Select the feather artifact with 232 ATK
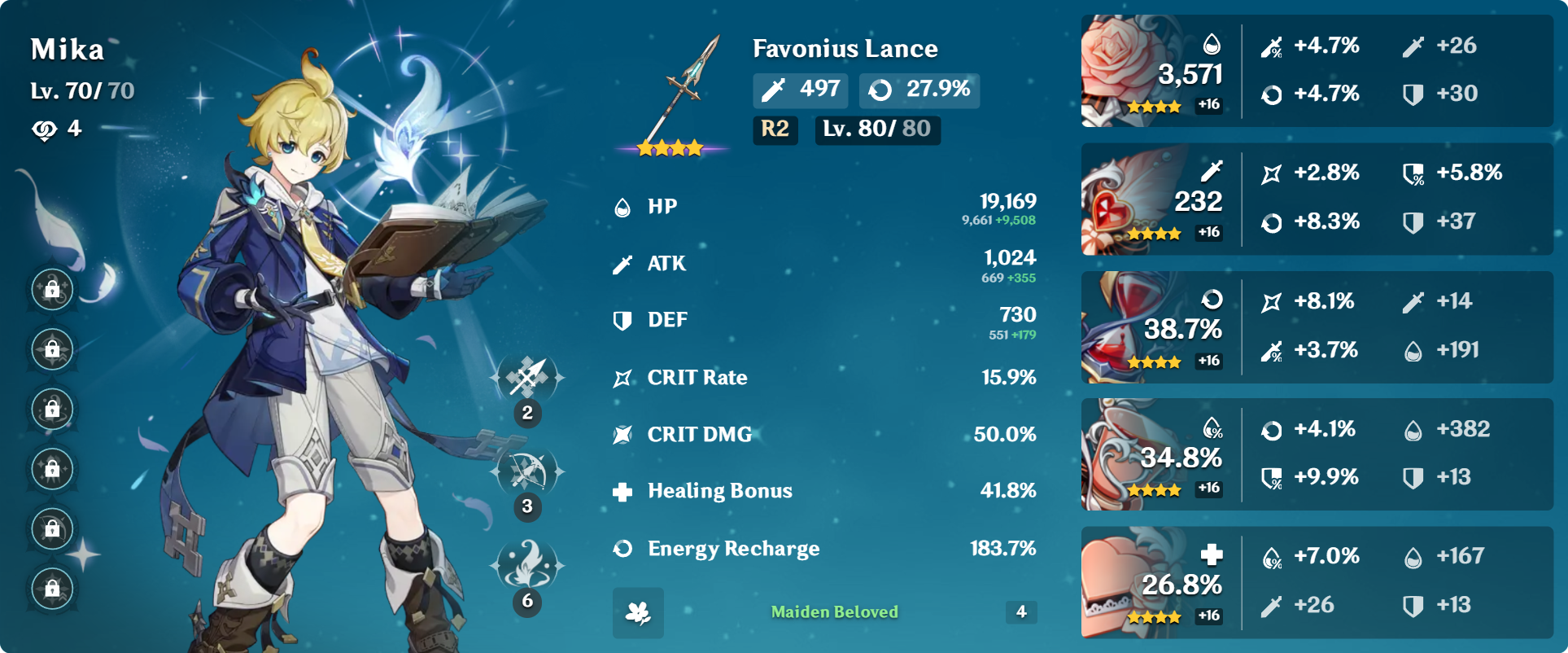Image resolution: width=1568 pixels, height=653 pixels. [x=1123, y=199]
